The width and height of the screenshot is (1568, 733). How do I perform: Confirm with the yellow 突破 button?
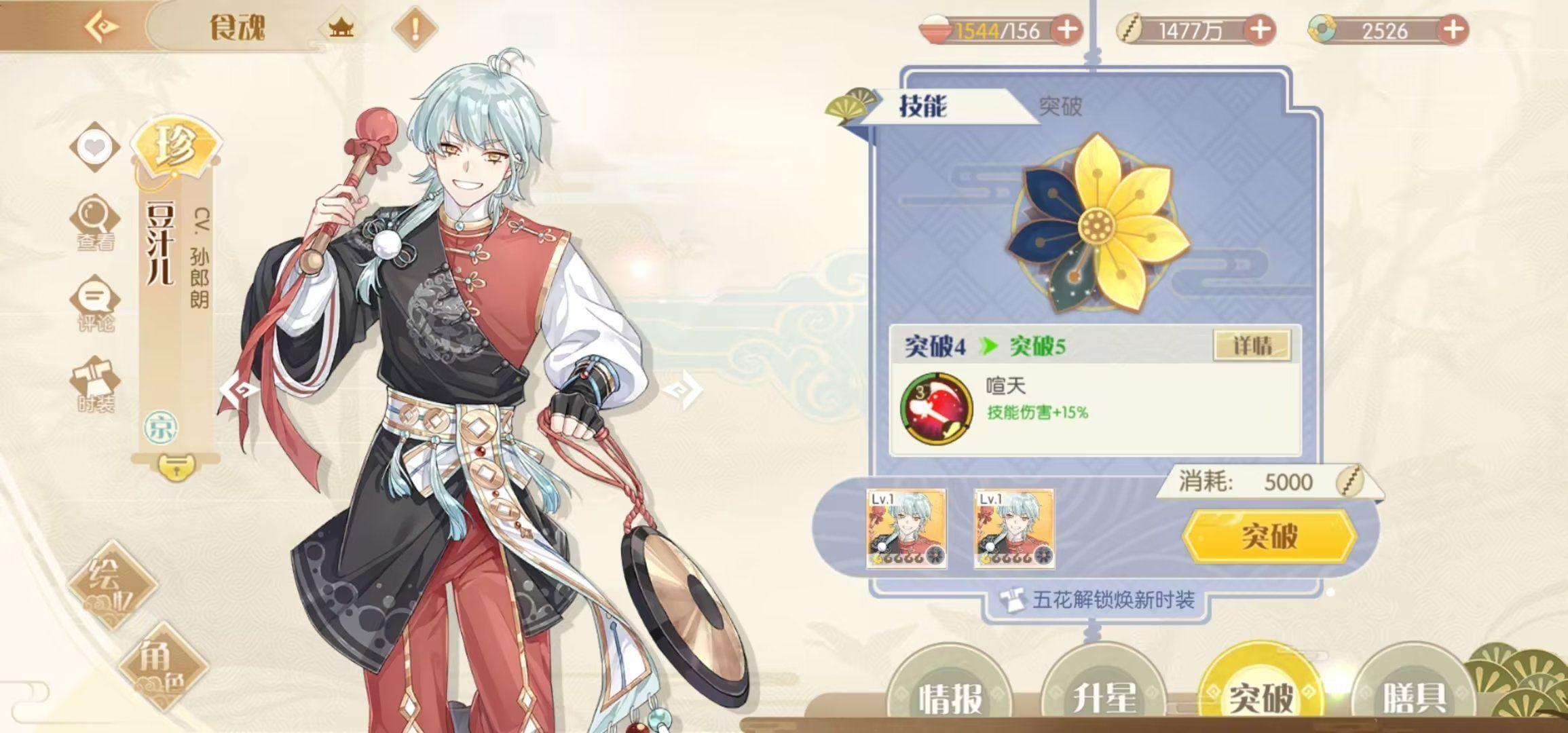tap(1269, 535)
